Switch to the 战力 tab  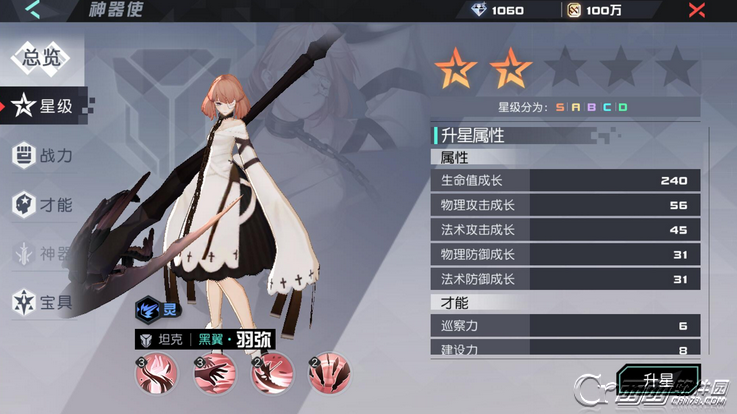(x=44, y=156)
